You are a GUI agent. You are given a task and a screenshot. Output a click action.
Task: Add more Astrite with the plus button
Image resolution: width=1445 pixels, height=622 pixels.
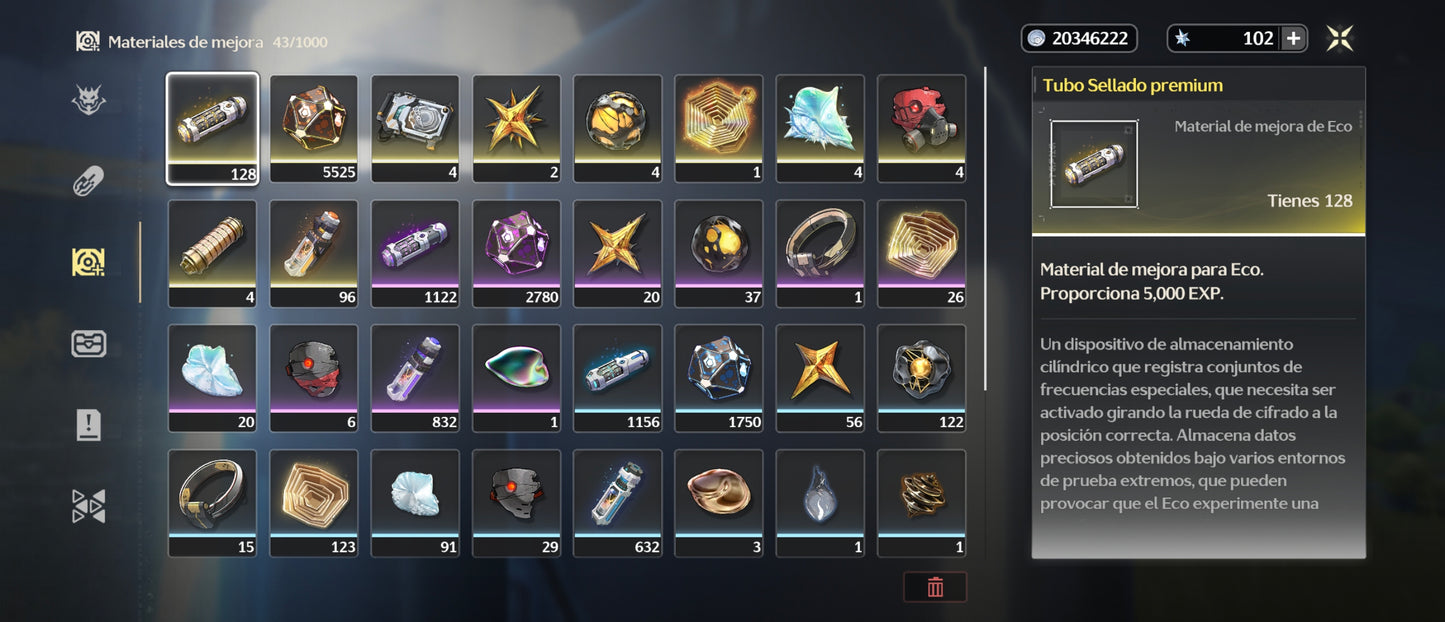(x=1293, y=39)
